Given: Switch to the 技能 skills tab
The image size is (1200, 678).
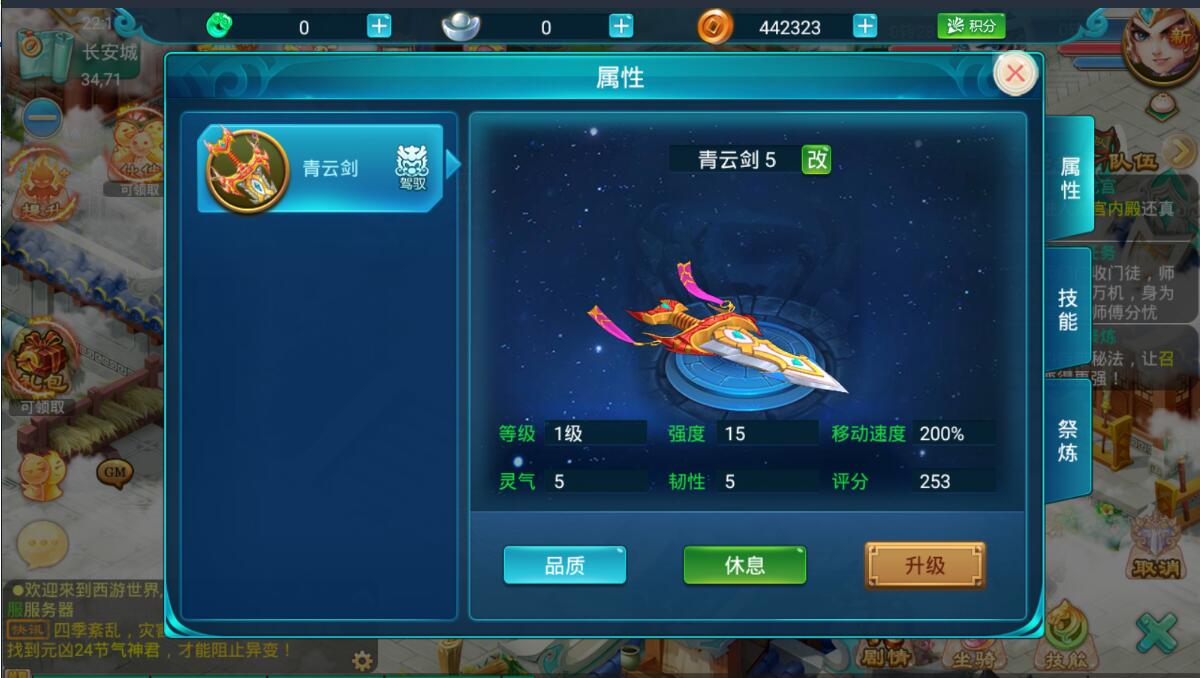Looking at the screenshot, I should click(1068, 308).
